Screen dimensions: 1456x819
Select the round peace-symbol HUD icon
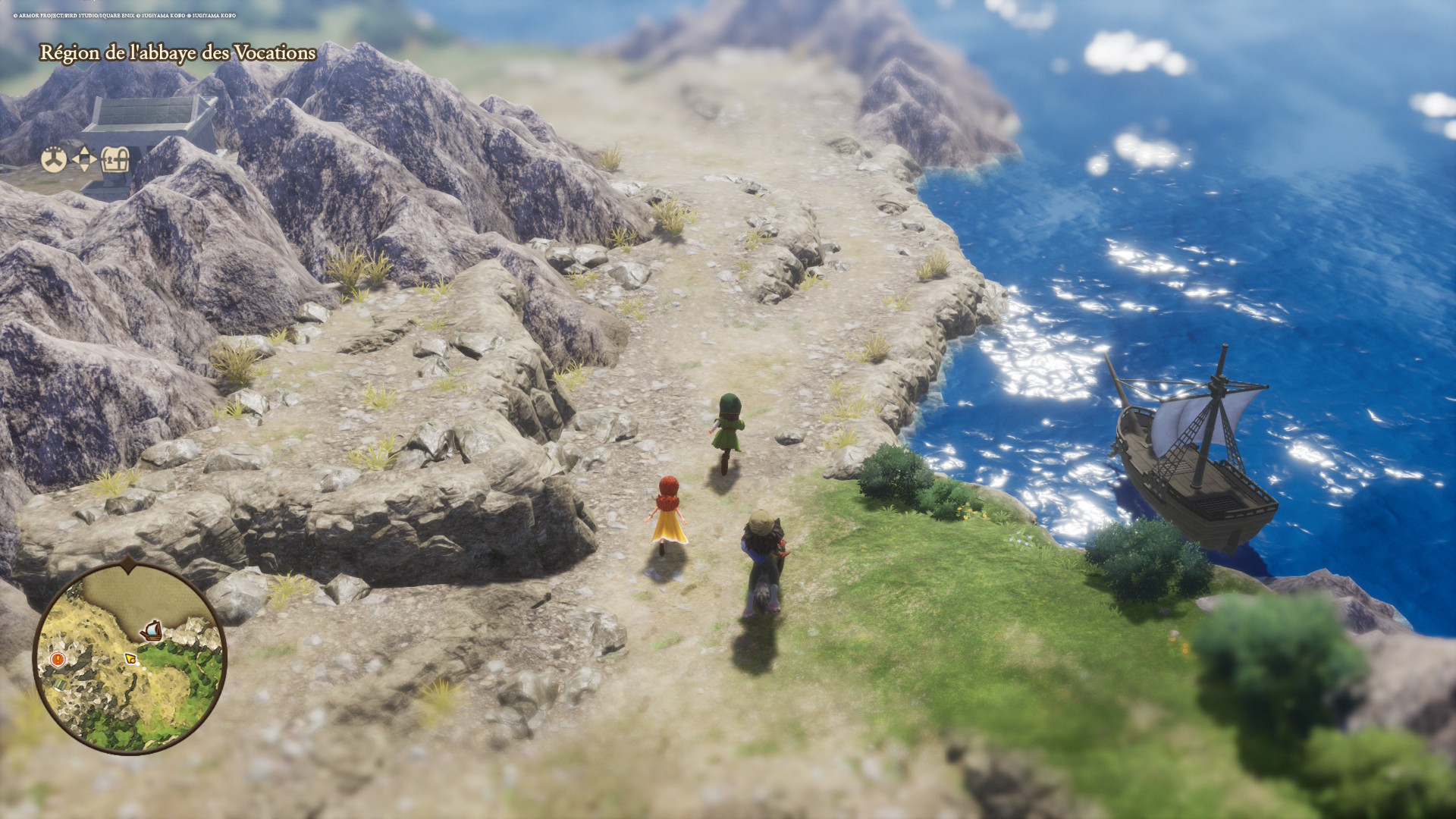click(x=53, y=160)
